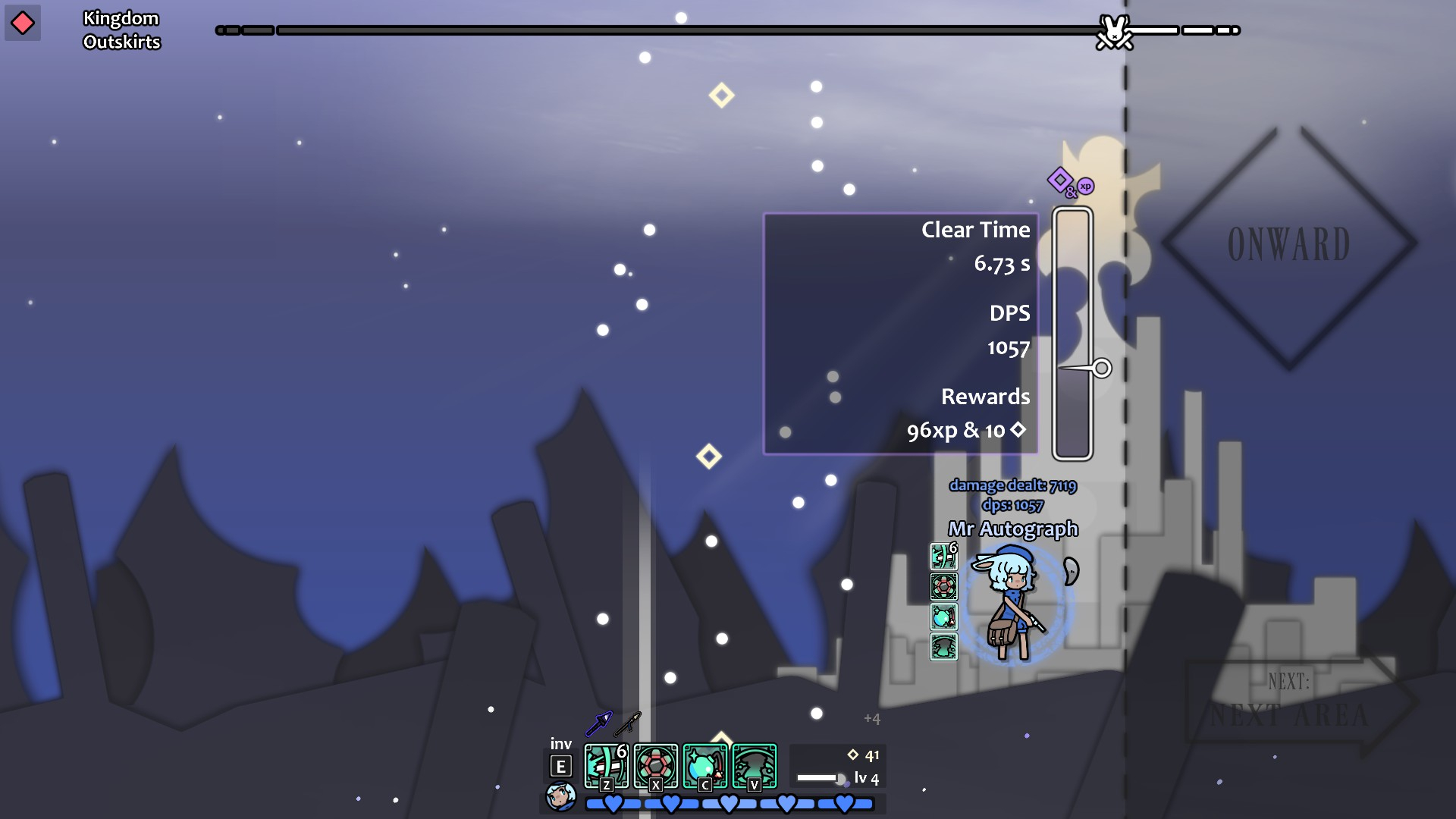
Task: Use the C glowing orb ability
Action: (704, 766)
